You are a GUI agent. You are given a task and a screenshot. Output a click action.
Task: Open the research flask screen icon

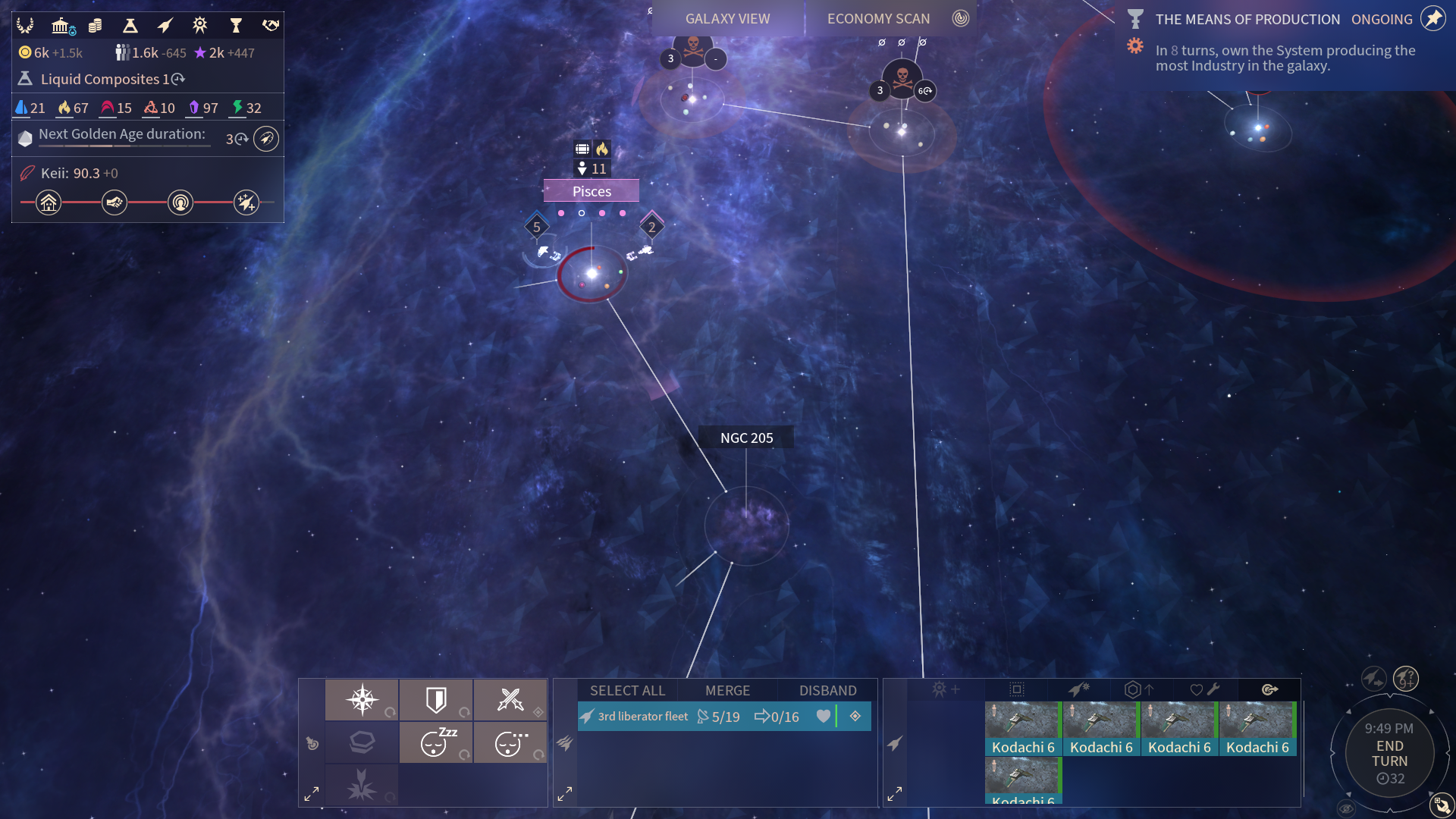click(x=130, y=27)
